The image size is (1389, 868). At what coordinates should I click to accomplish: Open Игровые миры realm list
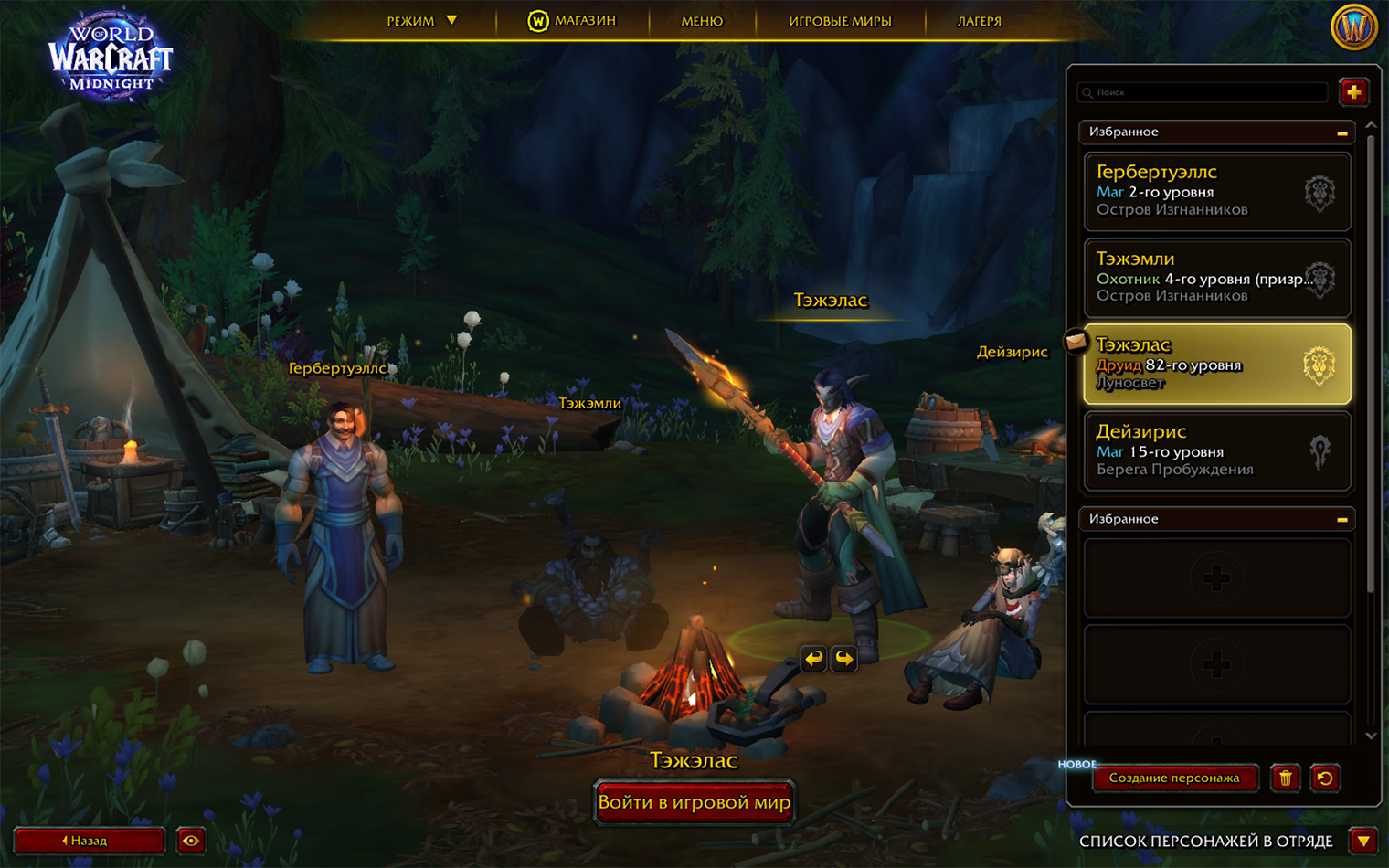tap(840, 21)
